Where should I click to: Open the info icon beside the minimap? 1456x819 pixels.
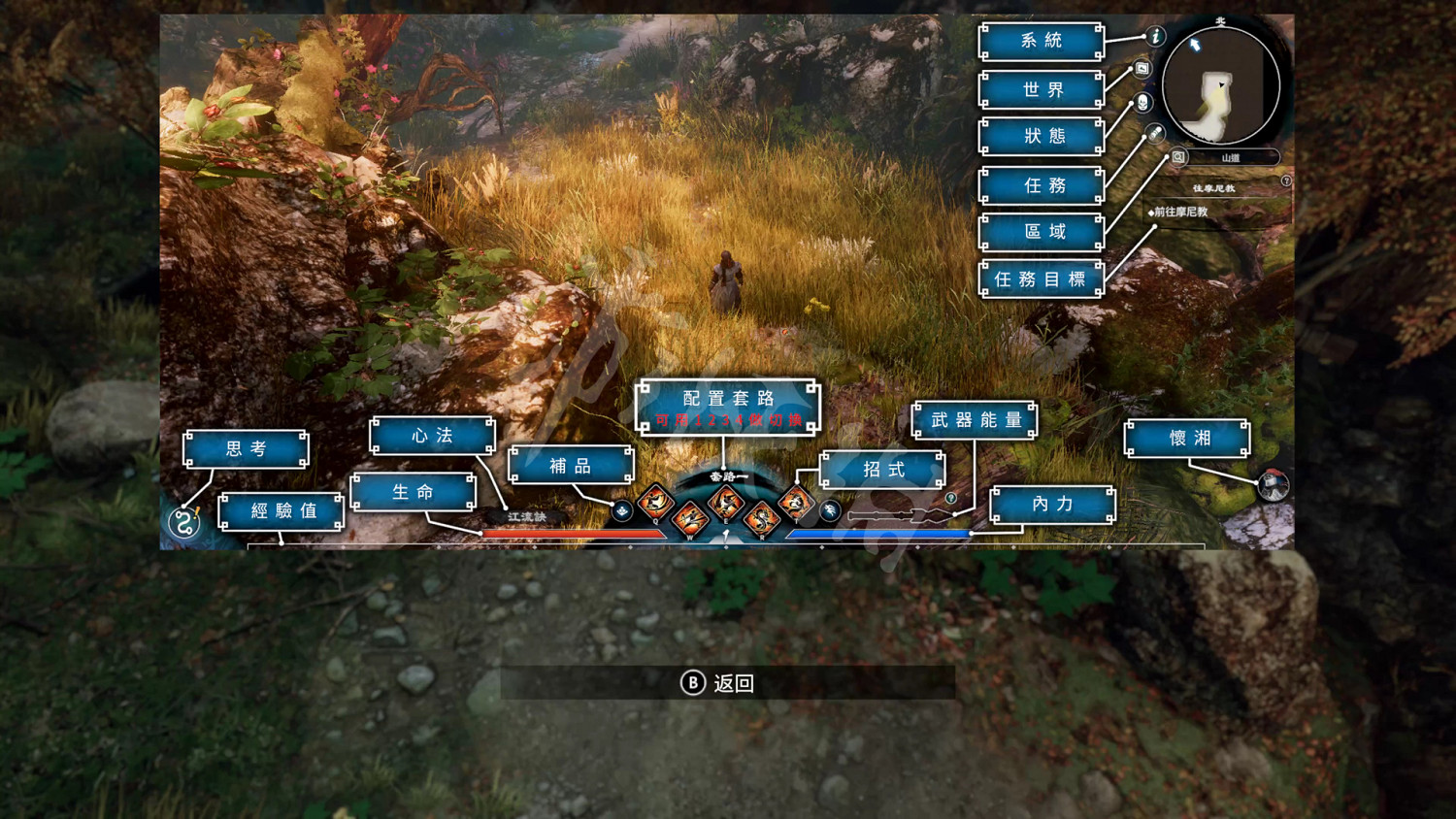[1155, 36]
